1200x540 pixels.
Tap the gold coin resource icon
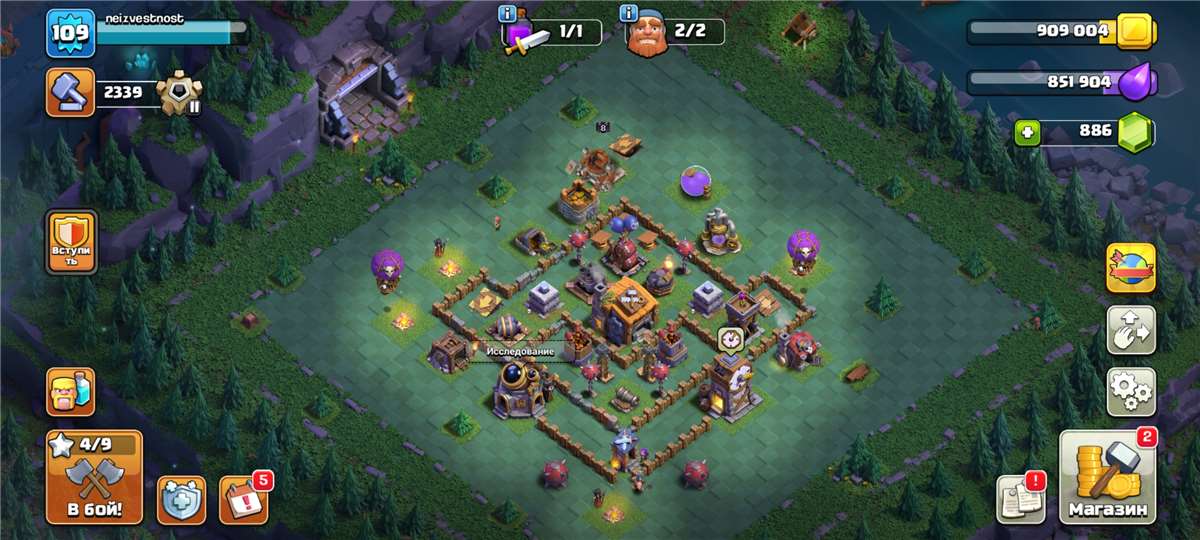(x=1135, y=31)
